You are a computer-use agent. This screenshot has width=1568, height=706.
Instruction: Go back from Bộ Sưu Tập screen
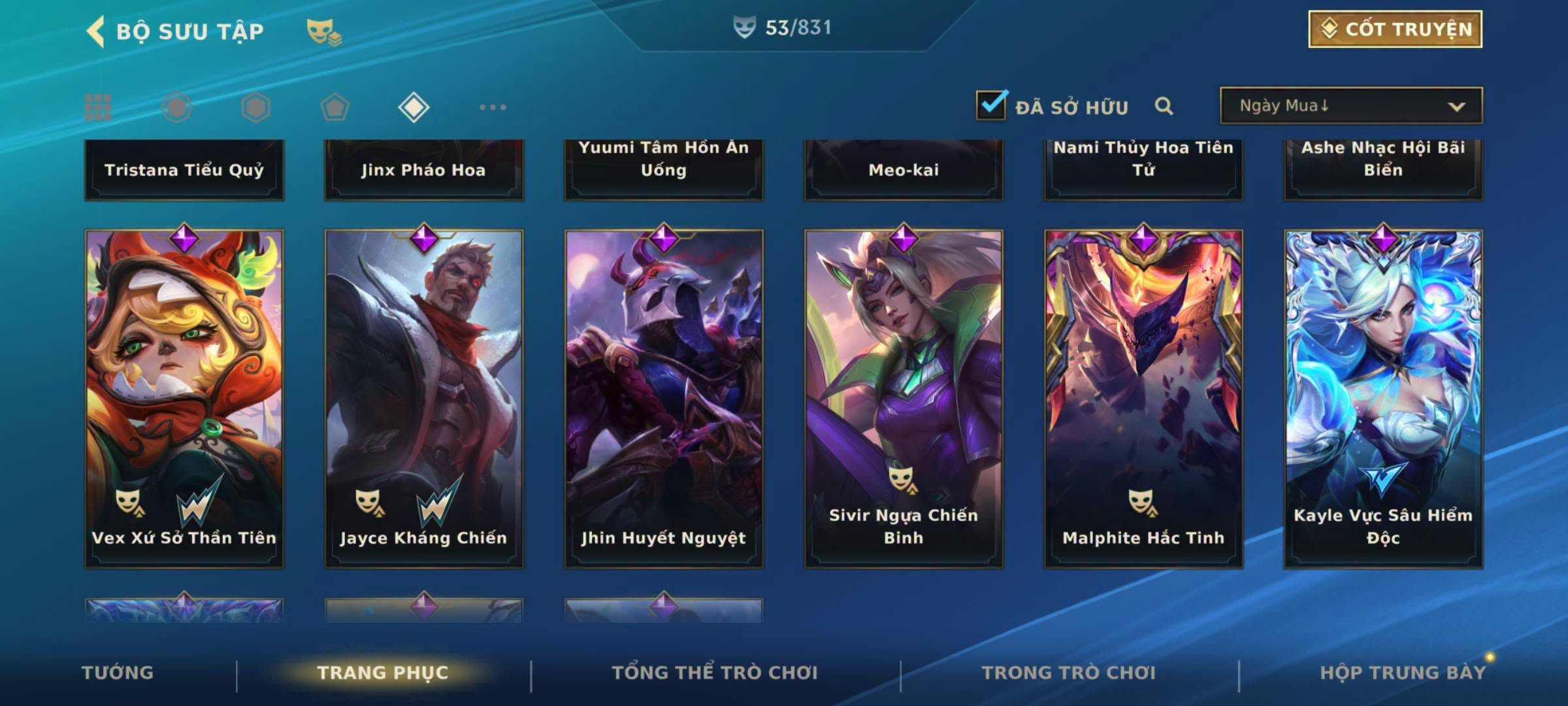(x=96, y=31)
